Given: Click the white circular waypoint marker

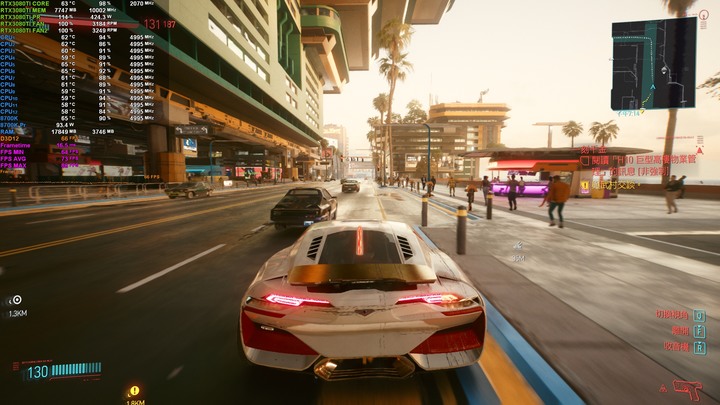Looking at the screenshot, I should pyautogui.click(x=17, y=299).
